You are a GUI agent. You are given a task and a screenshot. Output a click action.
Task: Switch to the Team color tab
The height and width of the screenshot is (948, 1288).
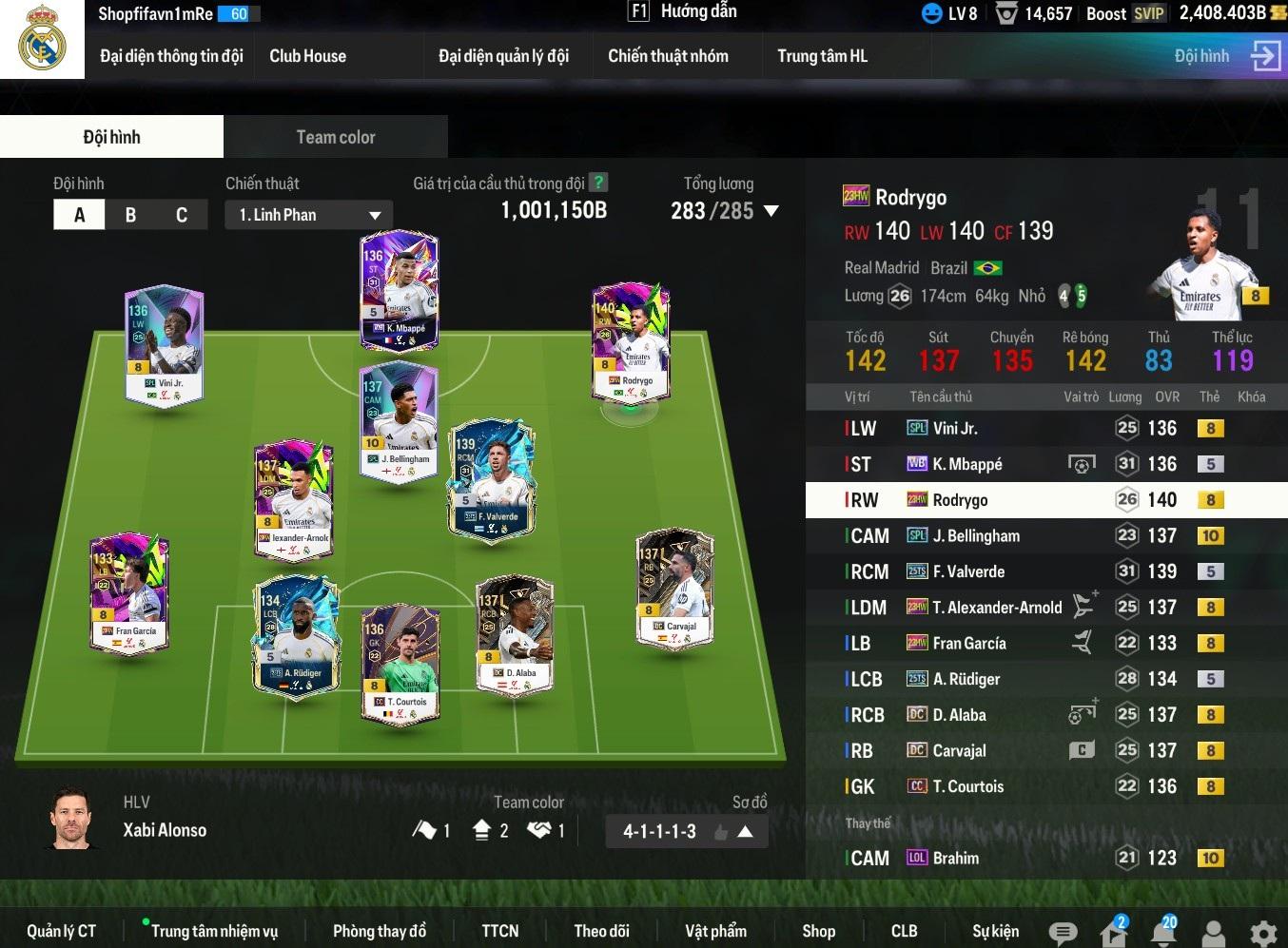tap(335, 137)
